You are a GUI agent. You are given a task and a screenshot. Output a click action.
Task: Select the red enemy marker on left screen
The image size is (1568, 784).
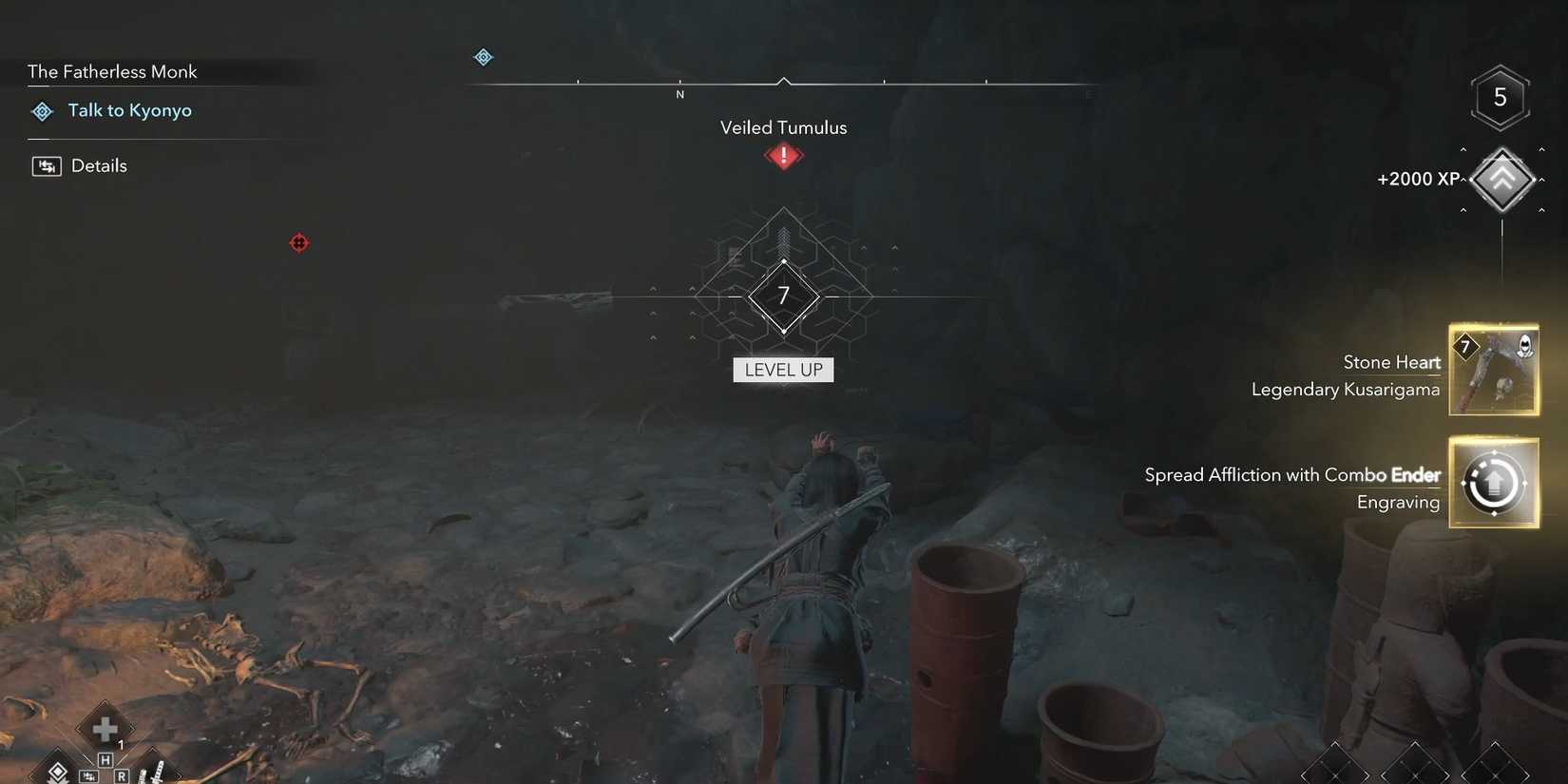(x=300, y=243)
